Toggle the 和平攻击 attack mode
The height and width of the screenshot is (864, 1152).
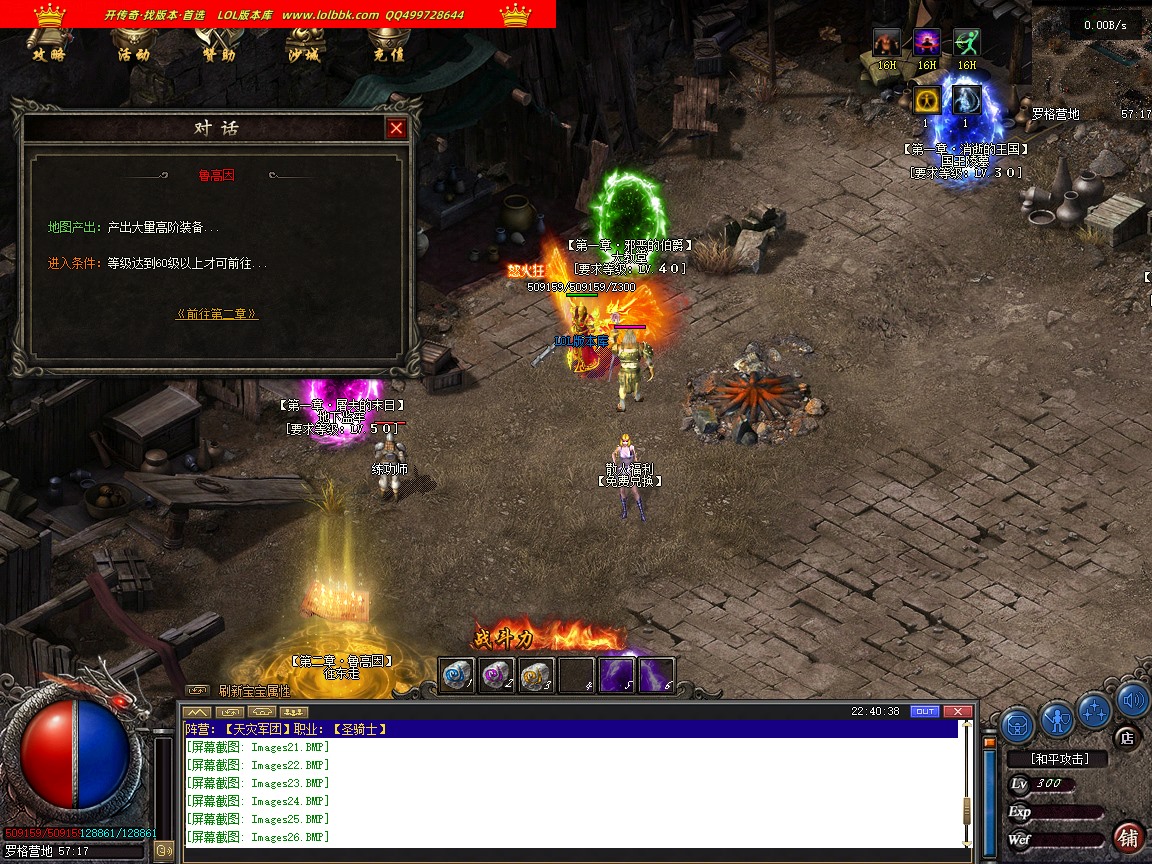pyautogui.click(x=1060, y=759)
